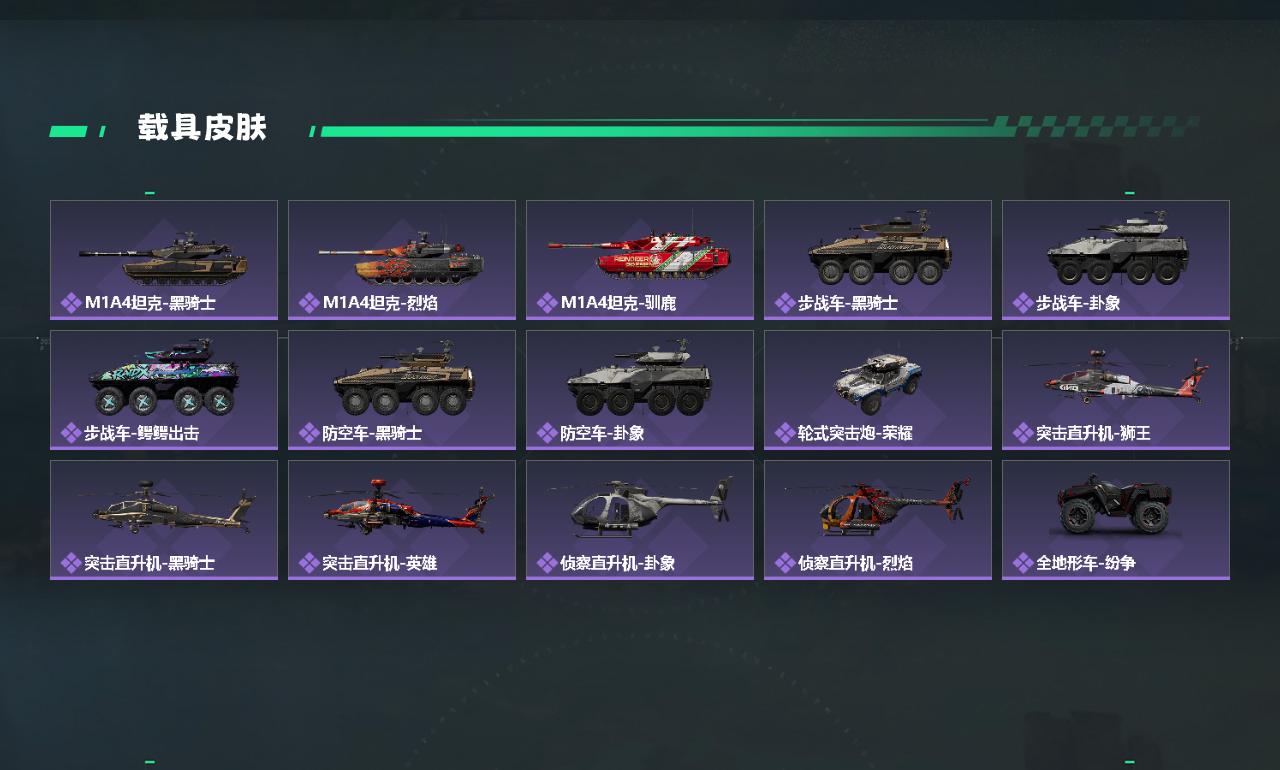Open the 防空车-卦象 skin card
The height and width of the screenshot is (770, 1280).
pos(640,390)
